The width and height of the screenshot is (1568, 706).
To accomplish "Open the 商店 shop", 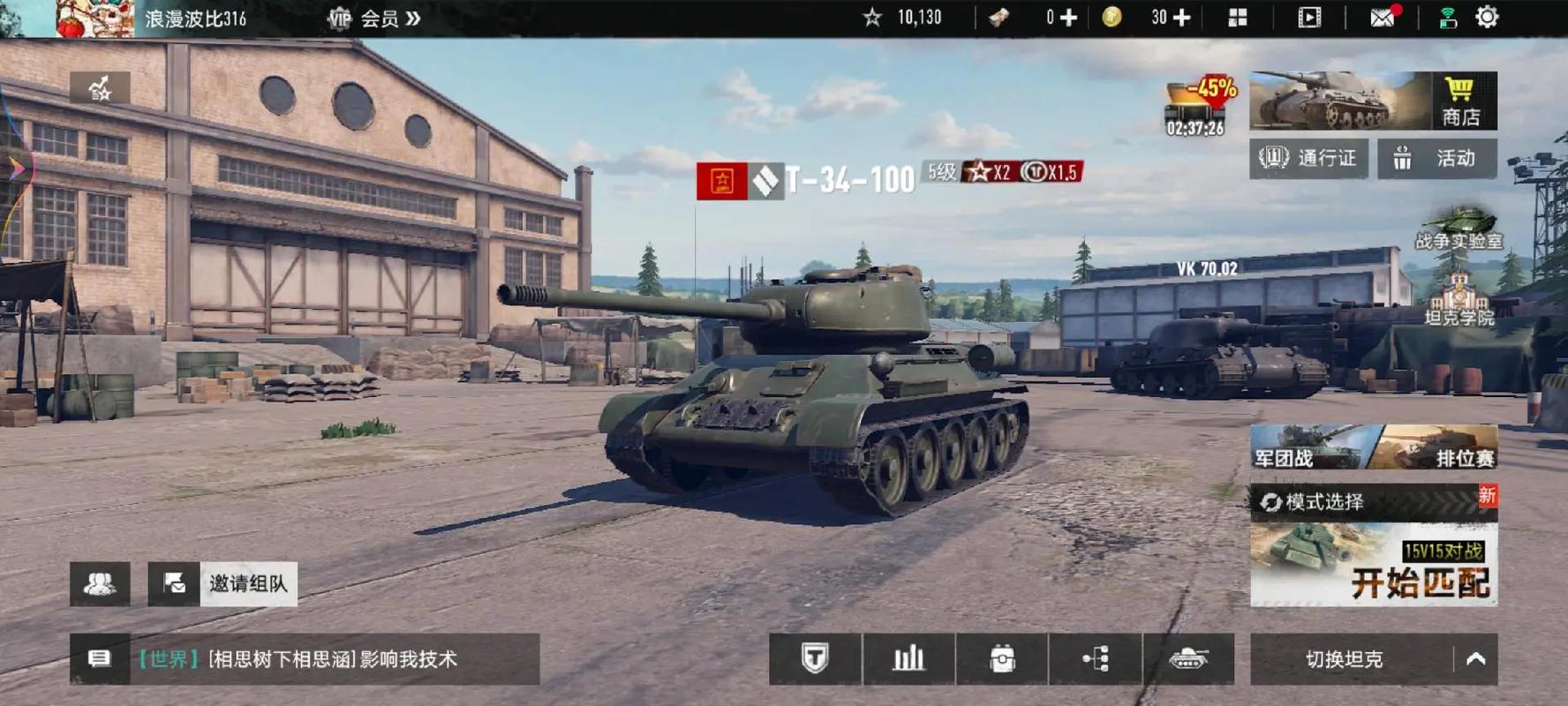I will 1461,101.
